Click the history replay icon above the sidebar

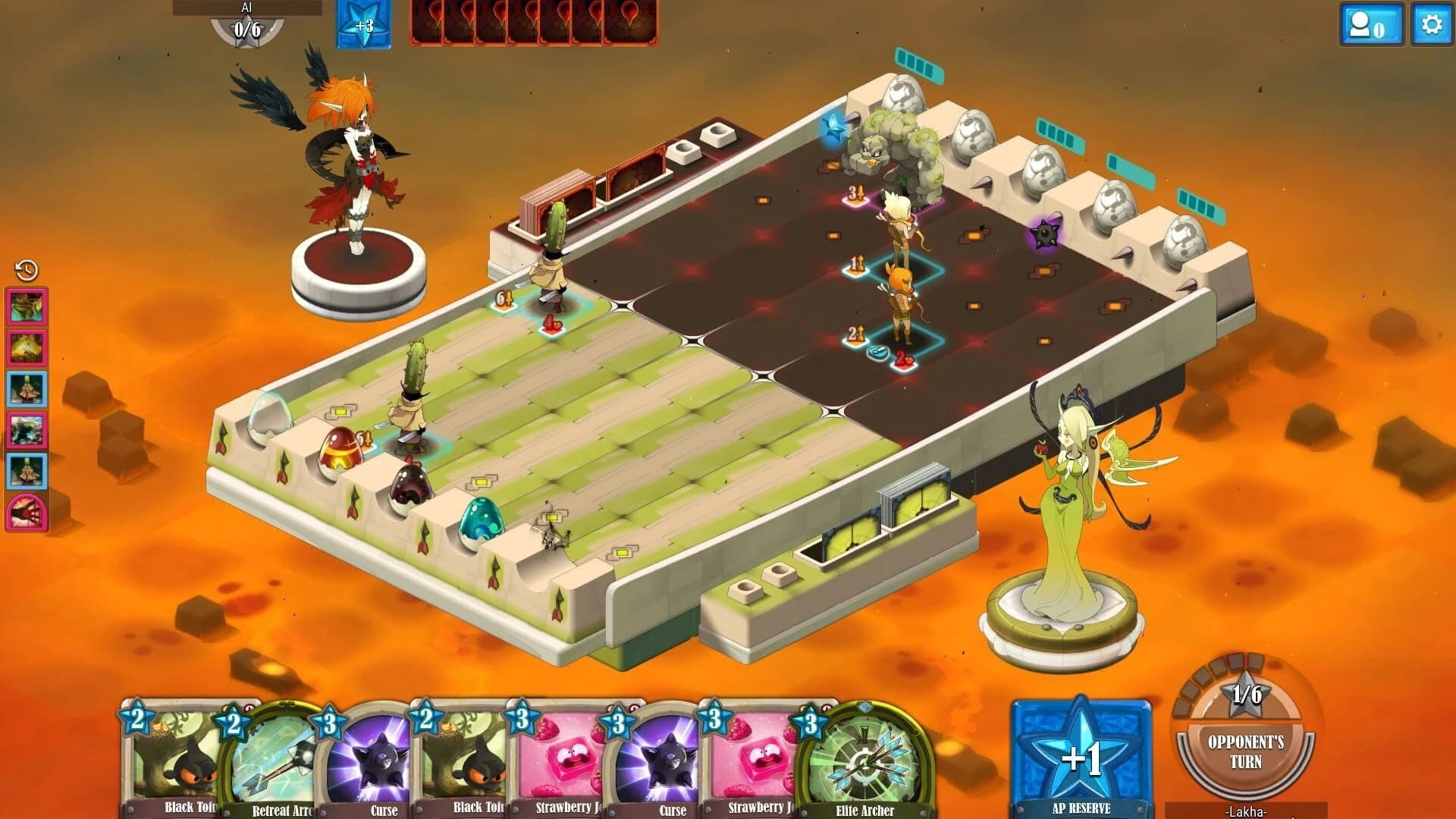25,270
